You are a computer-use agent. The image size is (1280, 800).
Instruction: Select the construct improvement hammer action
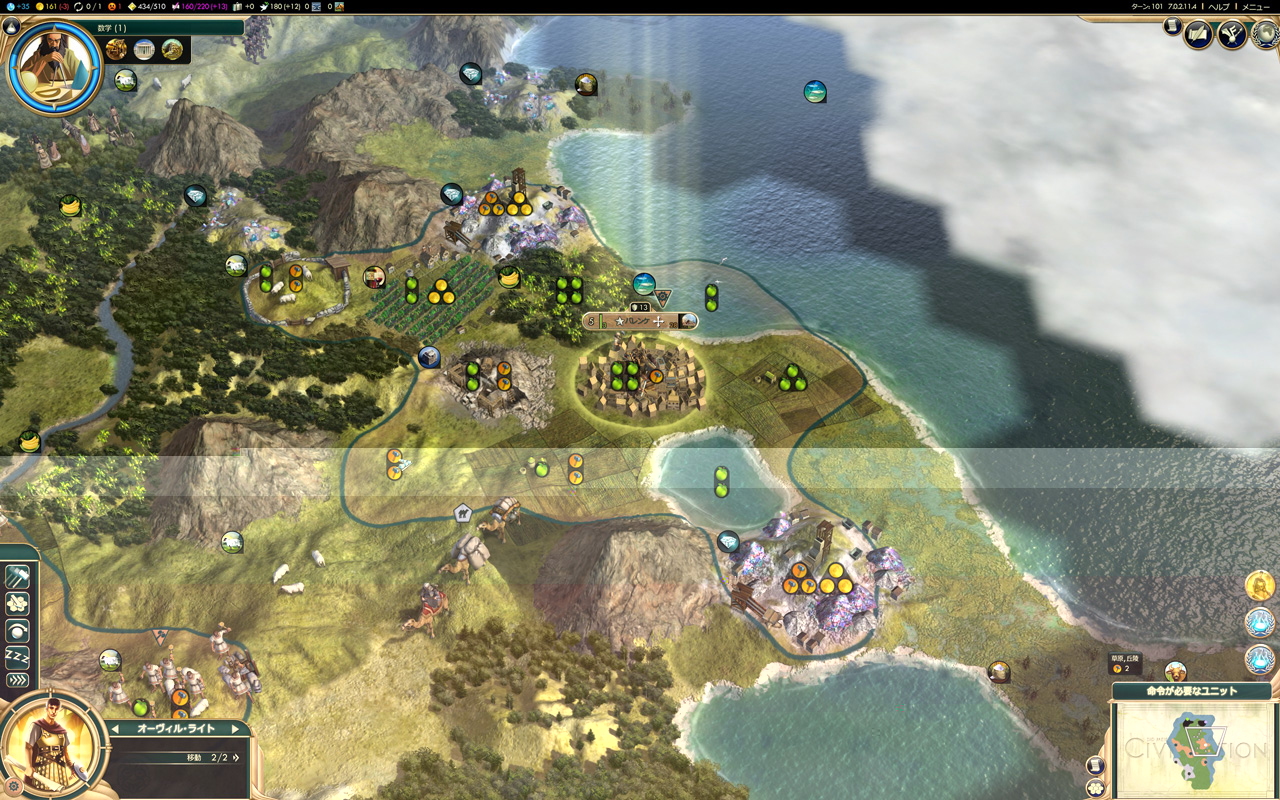pyautogui.click(x=16, y=577)
